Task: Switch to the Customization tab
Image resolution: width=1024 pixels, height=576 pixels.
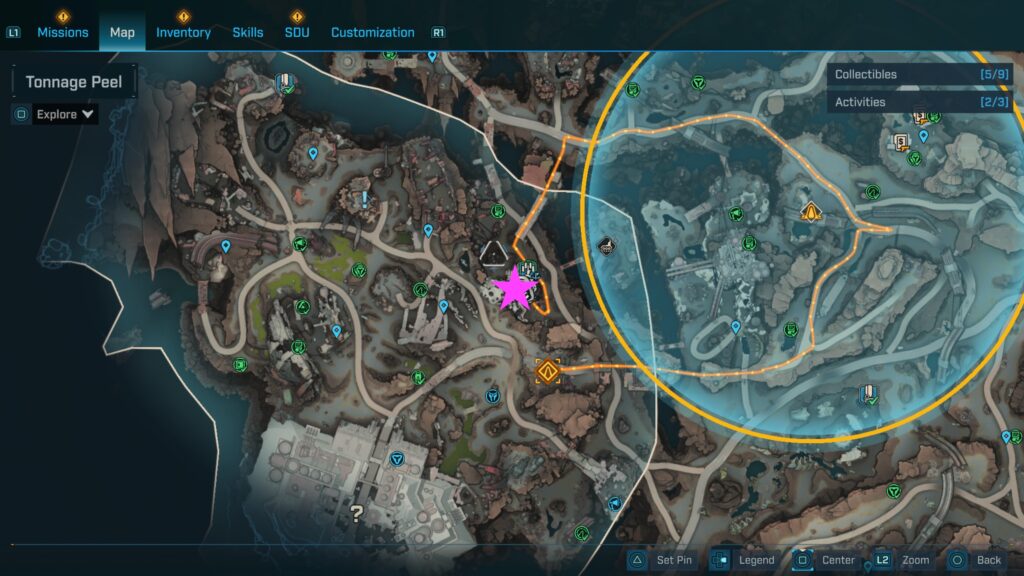Action: (x=372, y=32)
